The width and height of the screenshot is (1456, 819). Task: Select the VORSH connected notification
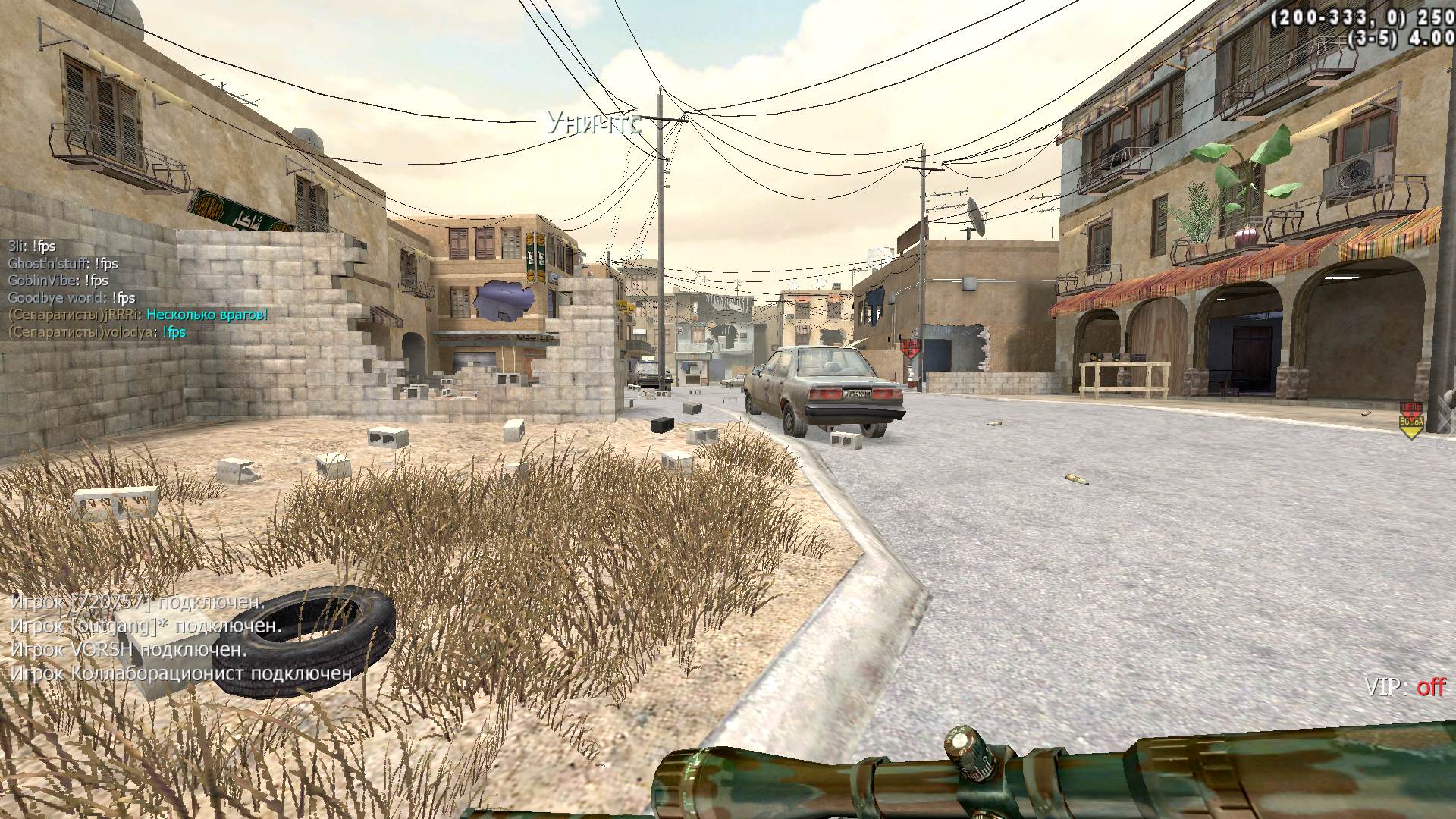coord(129,650)
